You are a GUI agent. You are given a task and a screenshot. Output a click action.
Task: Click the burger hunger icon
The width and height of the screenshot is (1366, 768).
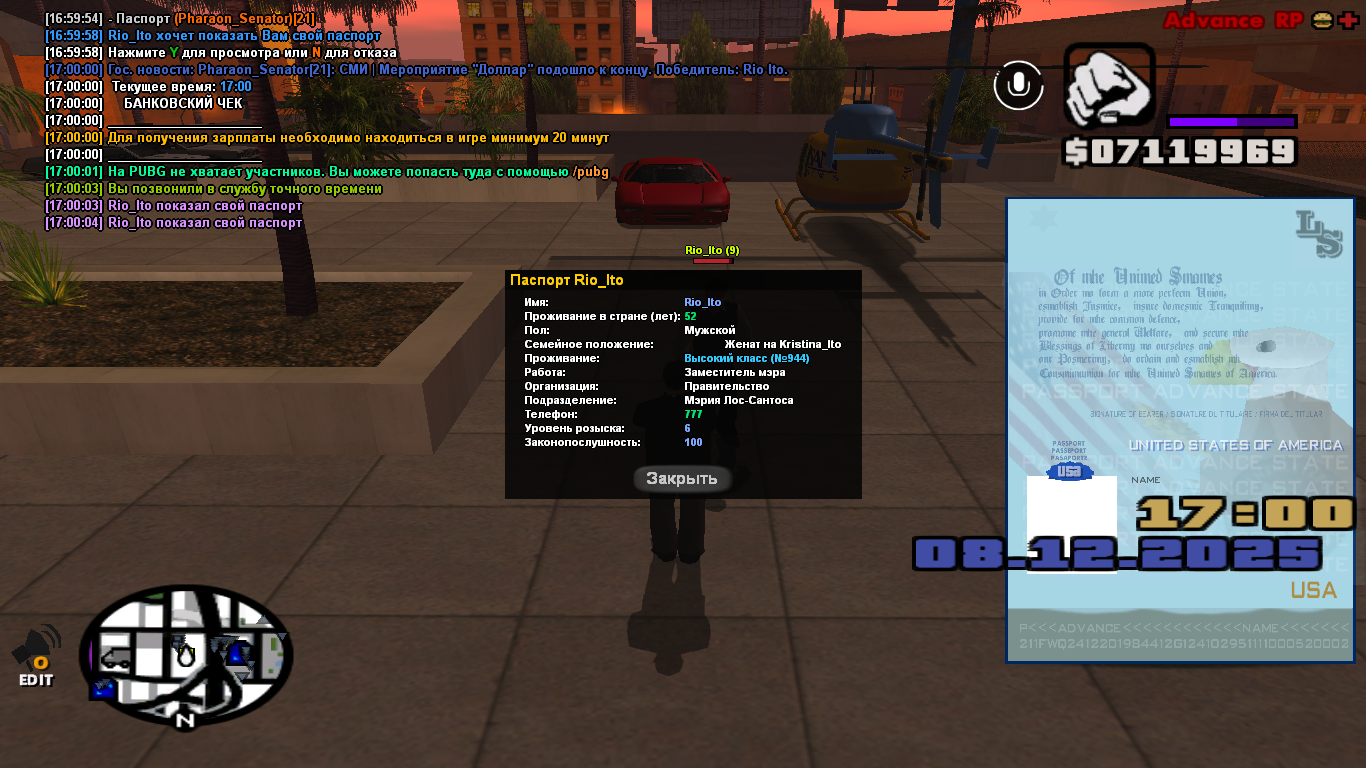[1322, 21]
